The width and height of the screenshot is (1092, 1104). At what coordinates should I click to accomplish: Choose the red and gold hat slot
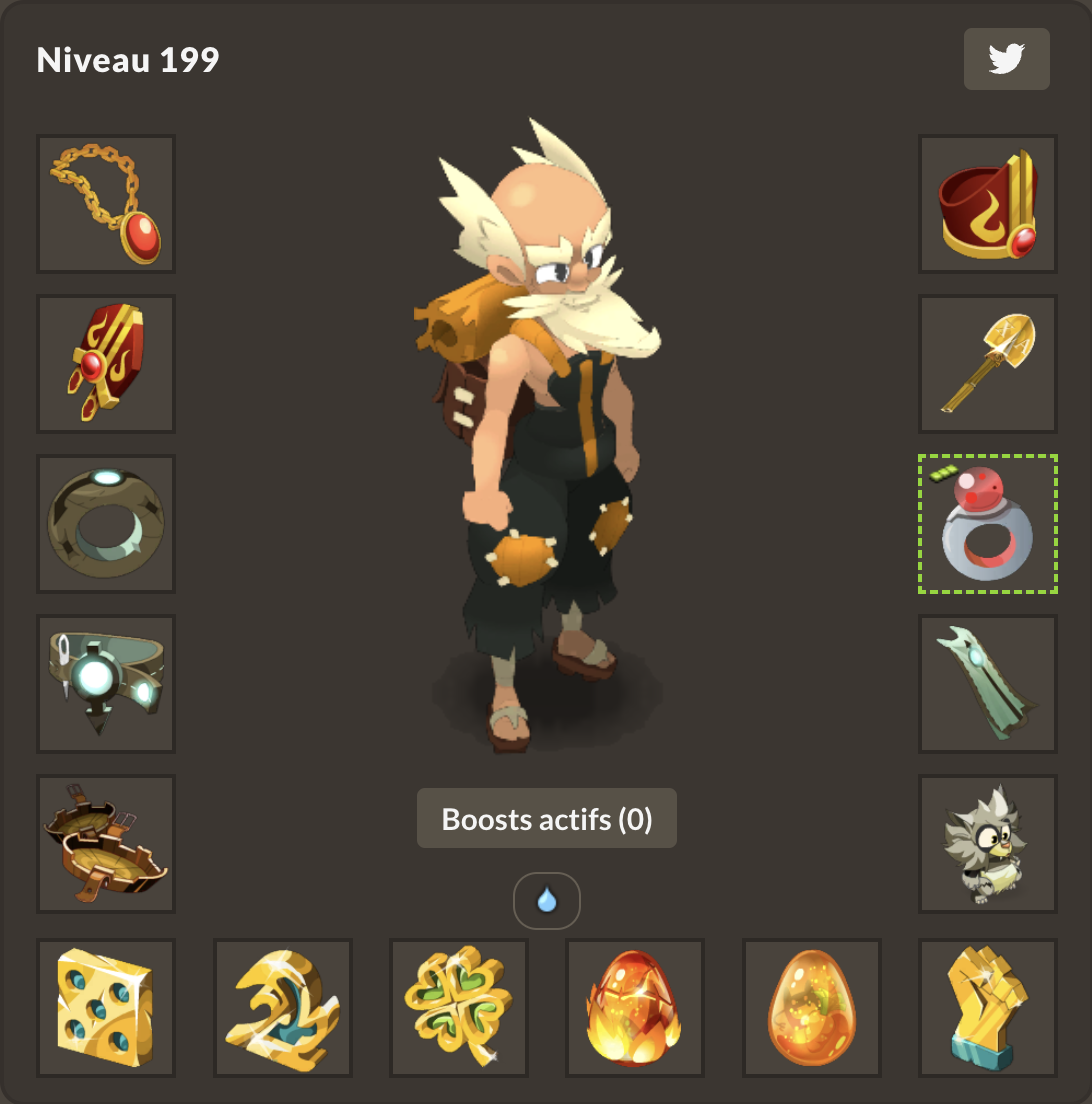point(988,204)
